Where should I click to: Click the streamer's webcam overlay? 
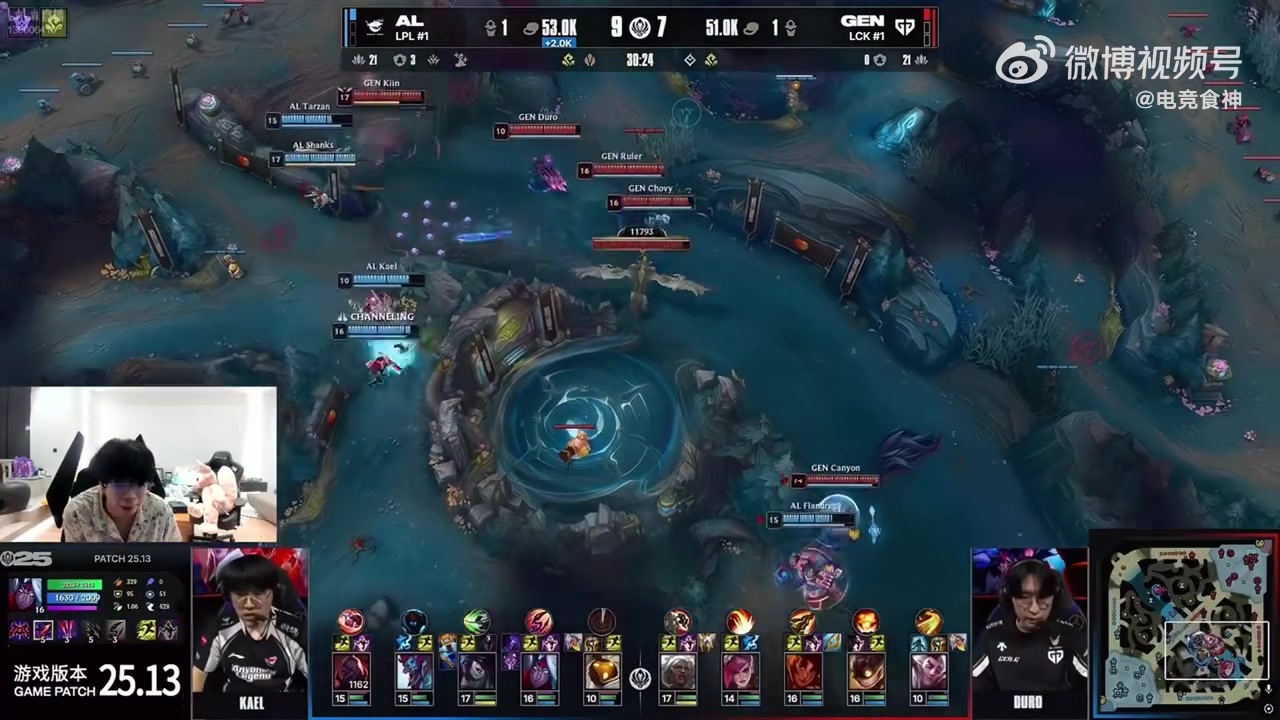(138, 464)
